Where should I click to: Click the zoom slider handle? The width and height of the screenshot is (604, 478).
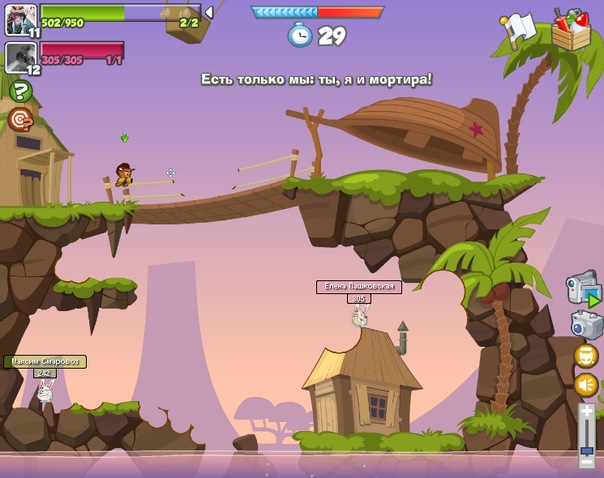coord(587,449)
